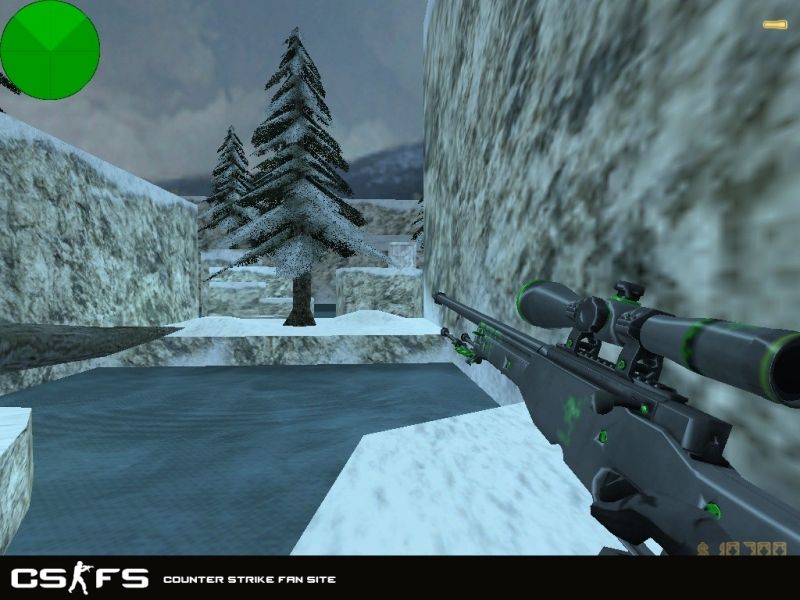Click the green circular radar

click(x=50, y=50)
